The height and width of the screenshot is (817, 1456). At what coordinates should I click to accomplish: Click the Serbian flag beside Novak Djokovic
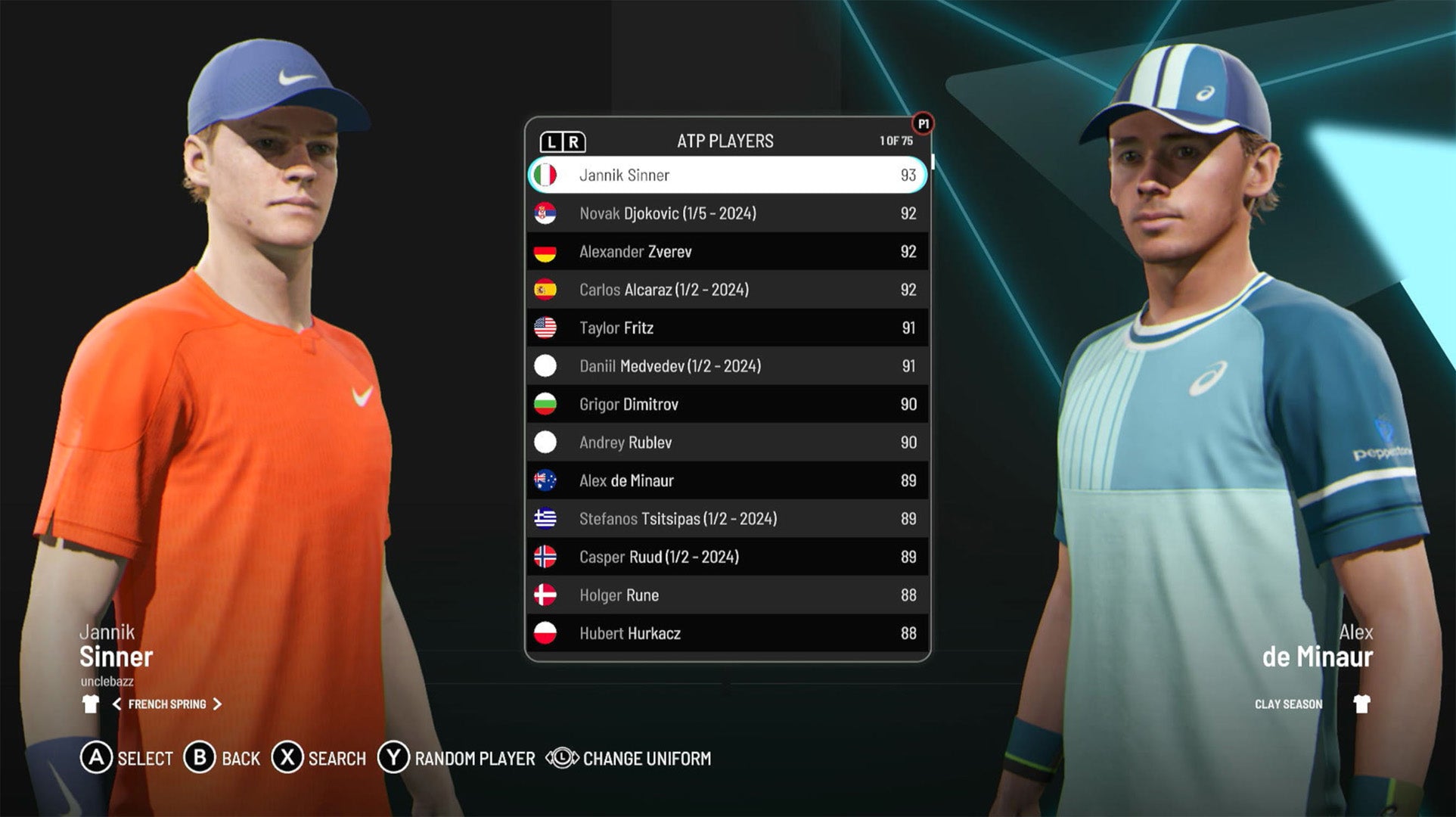547,213
